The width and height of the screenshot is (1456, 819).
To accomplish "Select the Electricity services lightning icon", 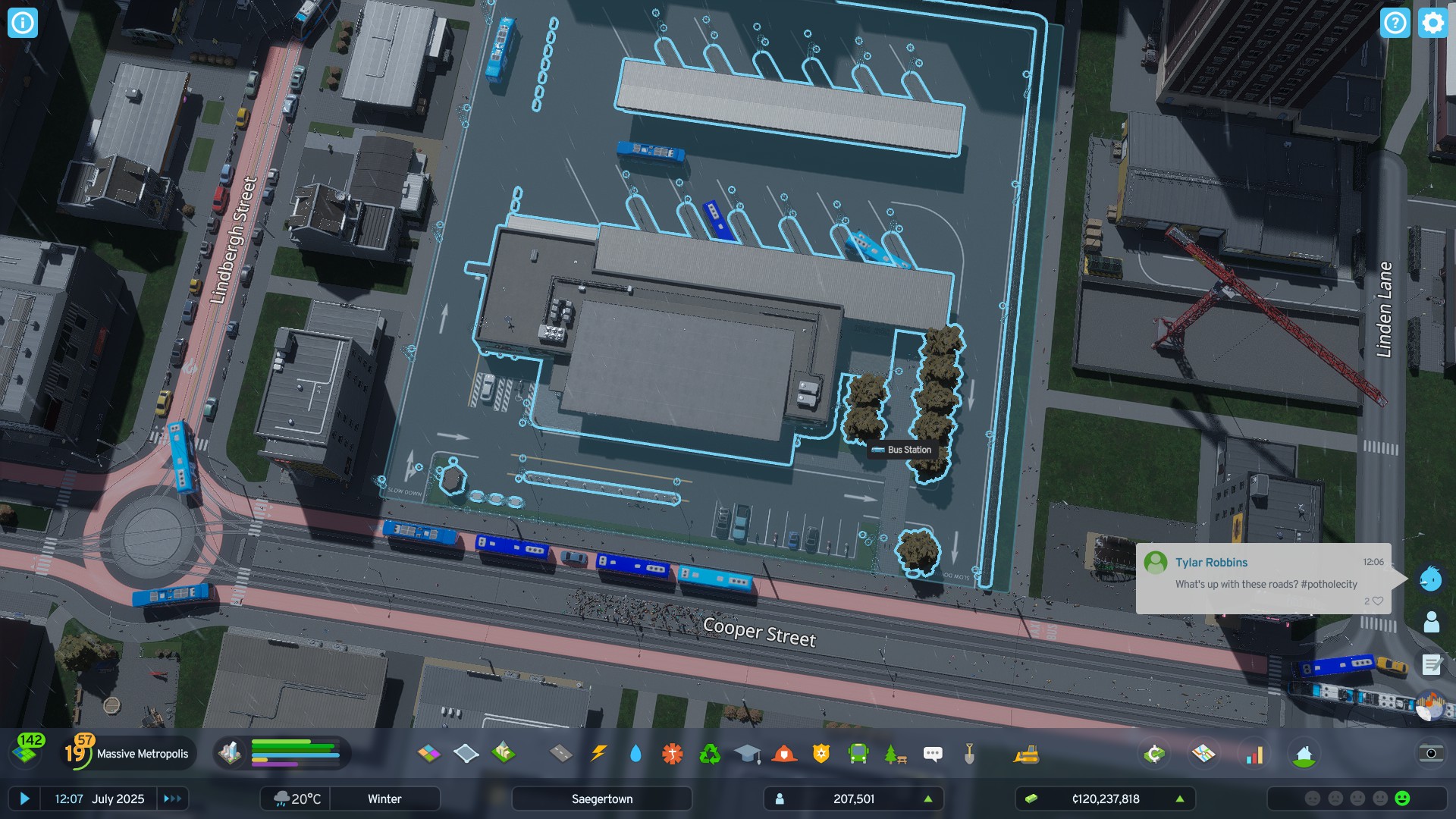I will pos(598,753).
